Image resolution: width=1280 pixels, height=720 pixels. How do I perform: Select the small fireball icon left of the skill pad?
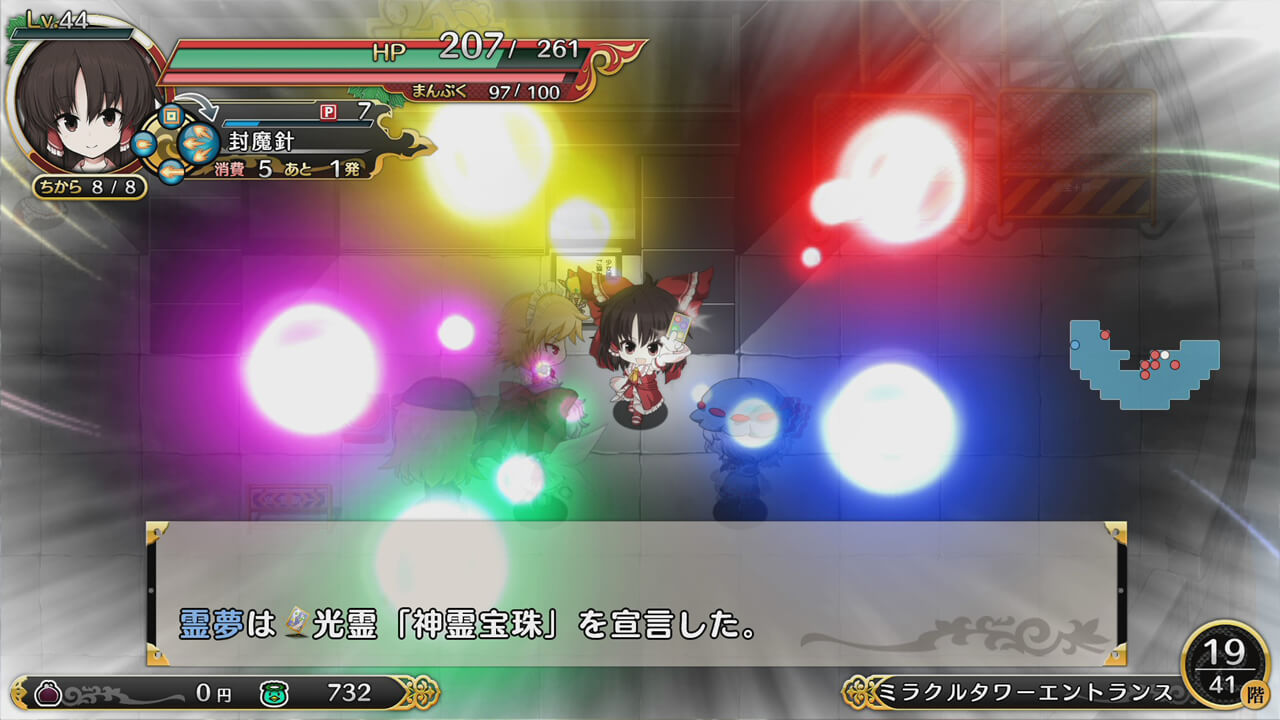pyautogui.click(x=143, y=144)
